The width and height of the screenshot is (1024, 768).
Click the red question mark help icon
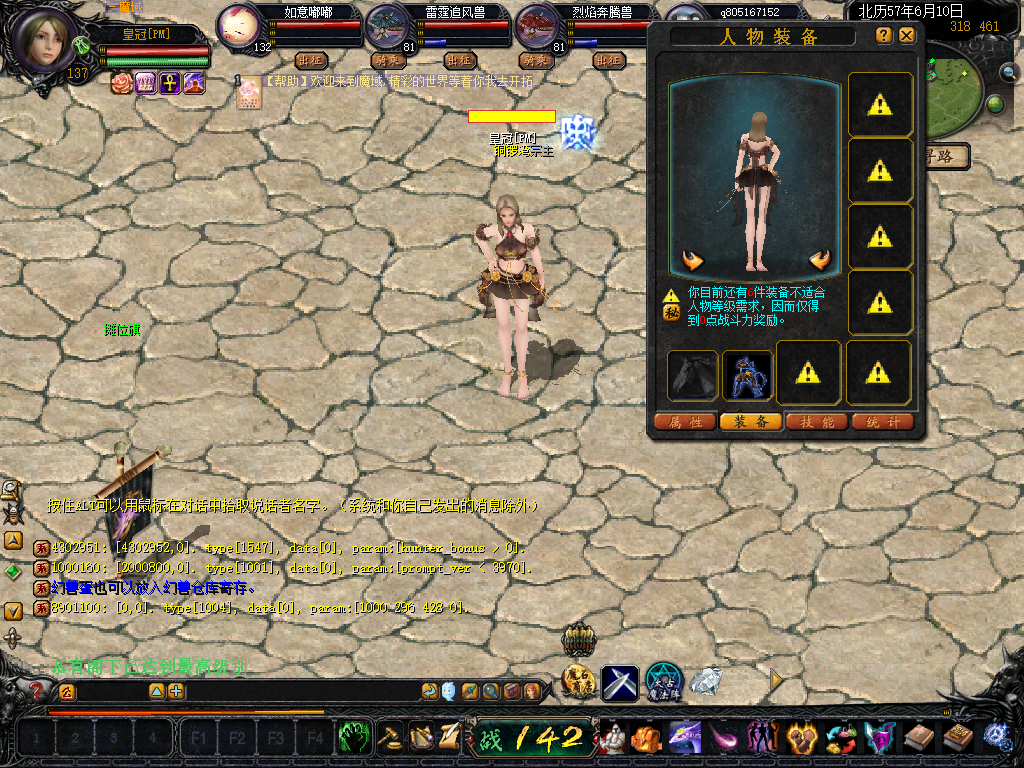pos(37,690)
